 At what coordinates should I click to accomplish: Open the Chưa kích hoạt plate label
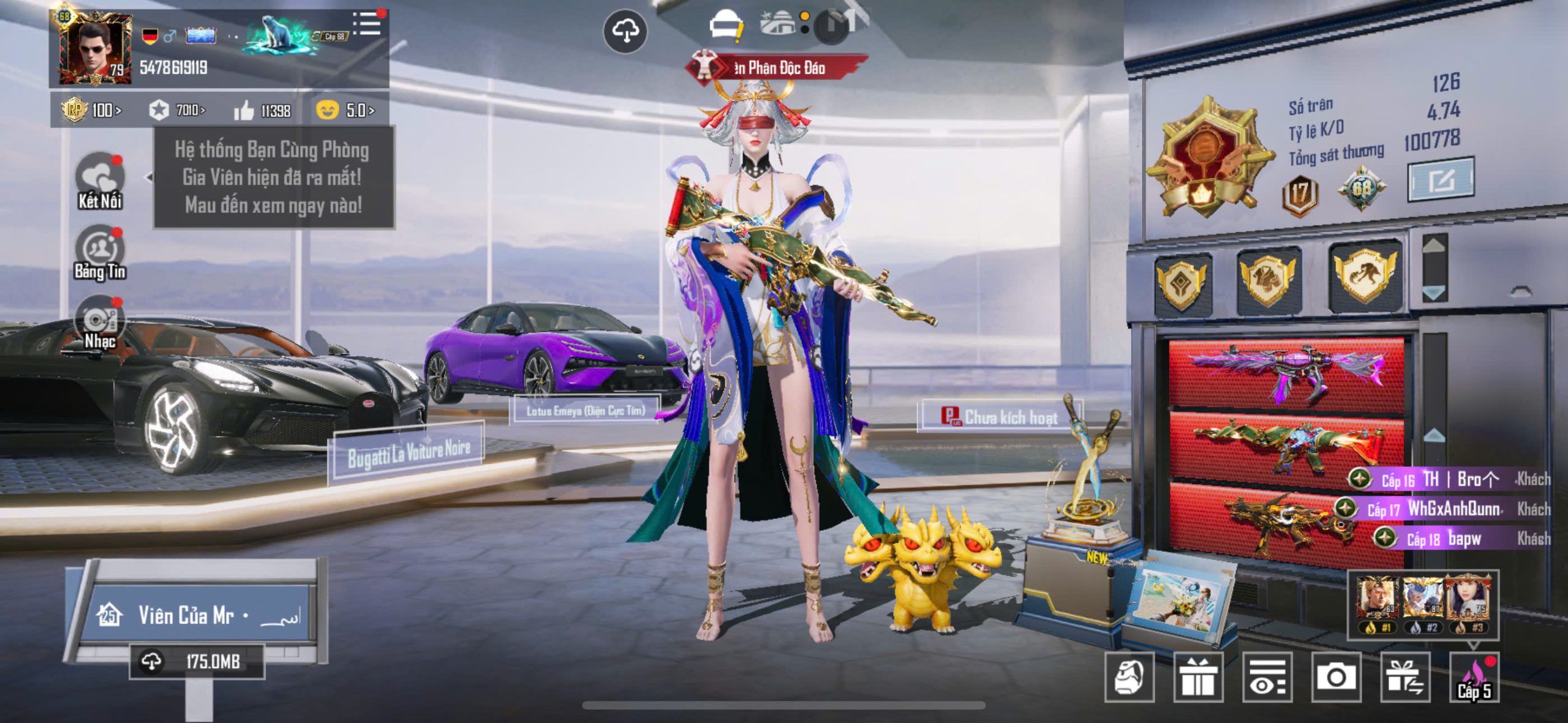point(1000,417)
